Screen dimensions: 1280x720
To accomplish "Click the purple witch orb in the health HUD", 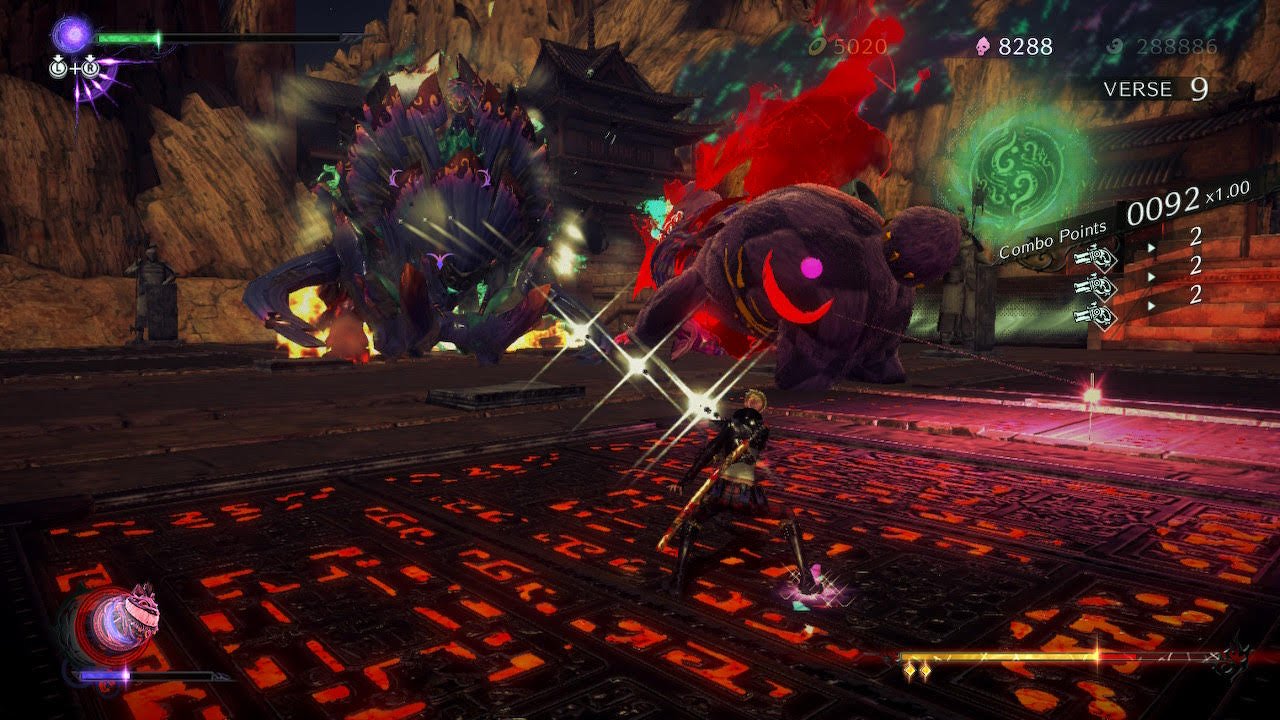I will click(x=70, y=35).
